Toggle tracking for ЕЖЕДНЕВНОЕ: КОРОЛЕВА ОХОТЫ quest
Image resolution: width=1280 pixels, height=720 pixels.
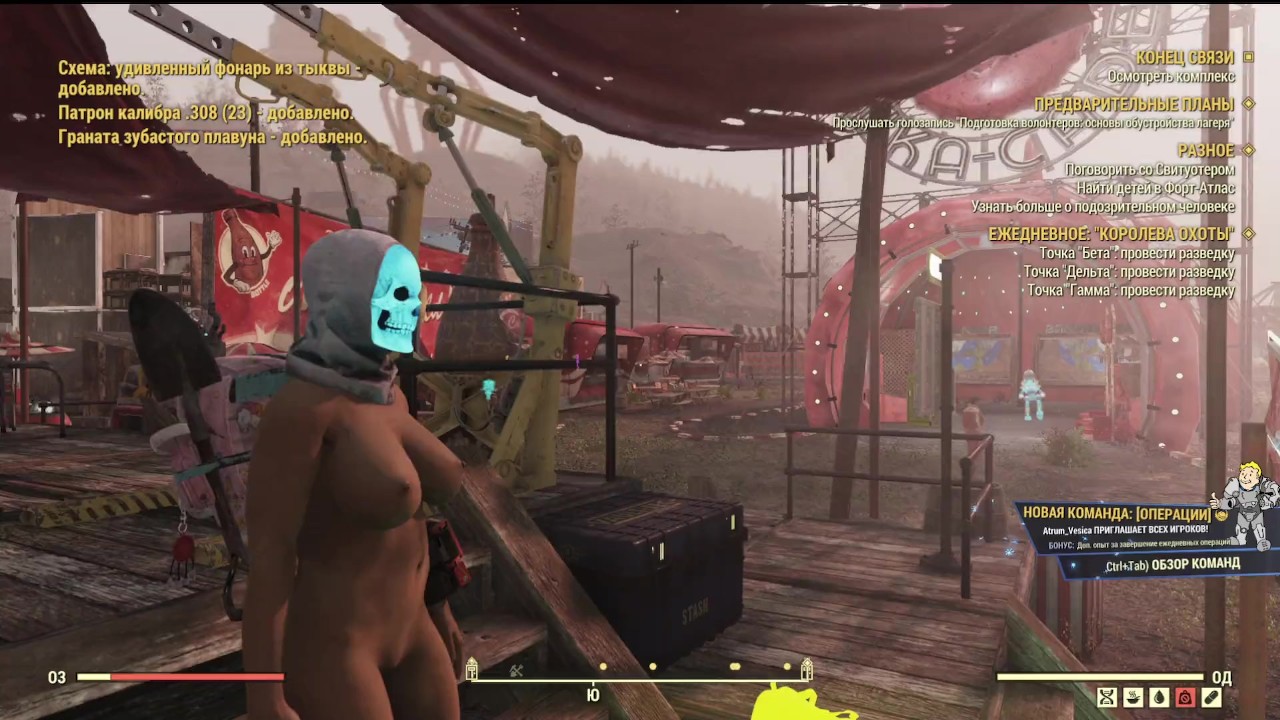click(x=1247, y=232)
